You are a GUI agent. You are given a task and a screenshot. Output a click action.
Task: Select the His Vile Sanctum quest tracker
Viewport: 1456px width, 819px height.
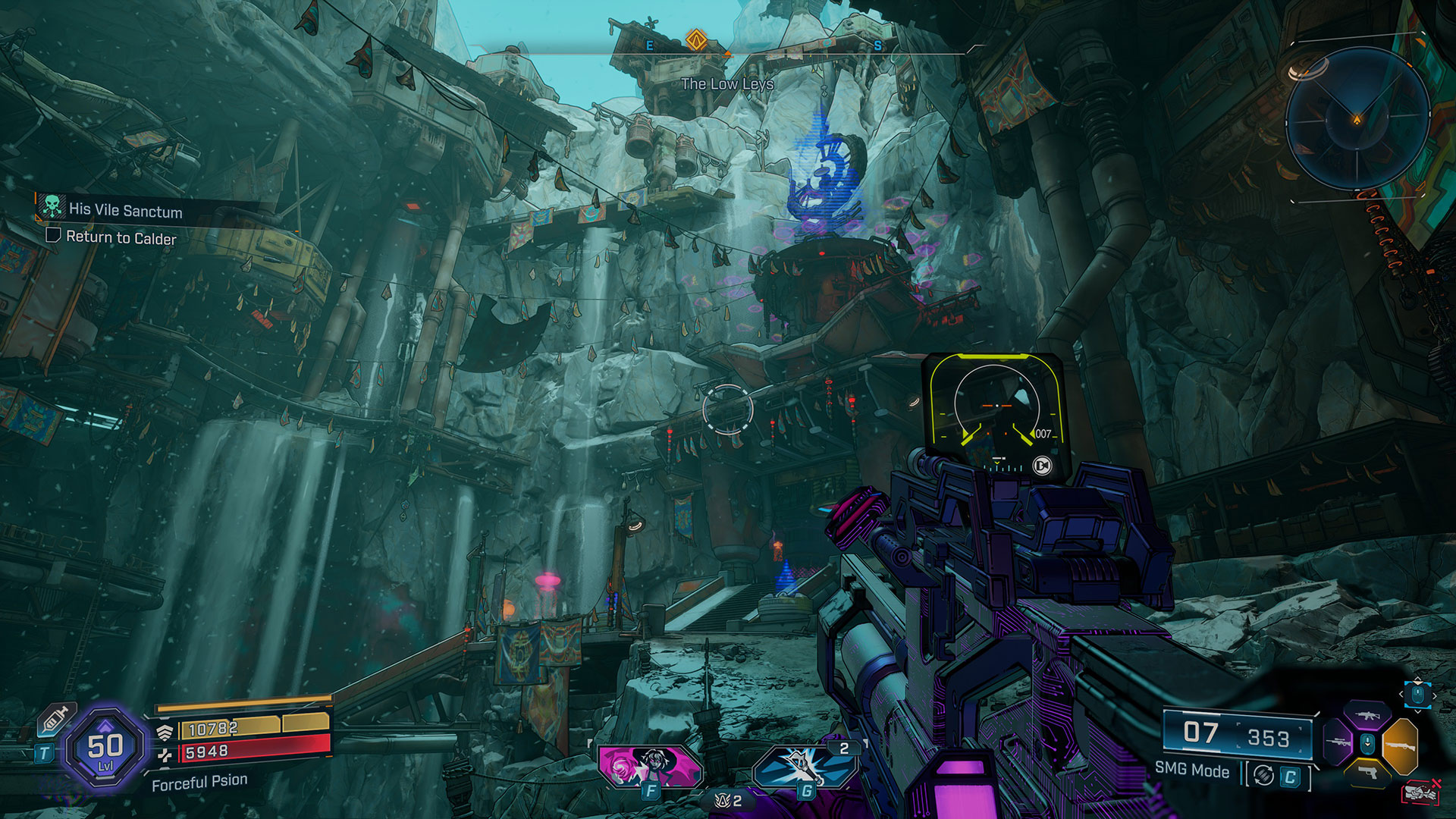(x=125, y=210)
